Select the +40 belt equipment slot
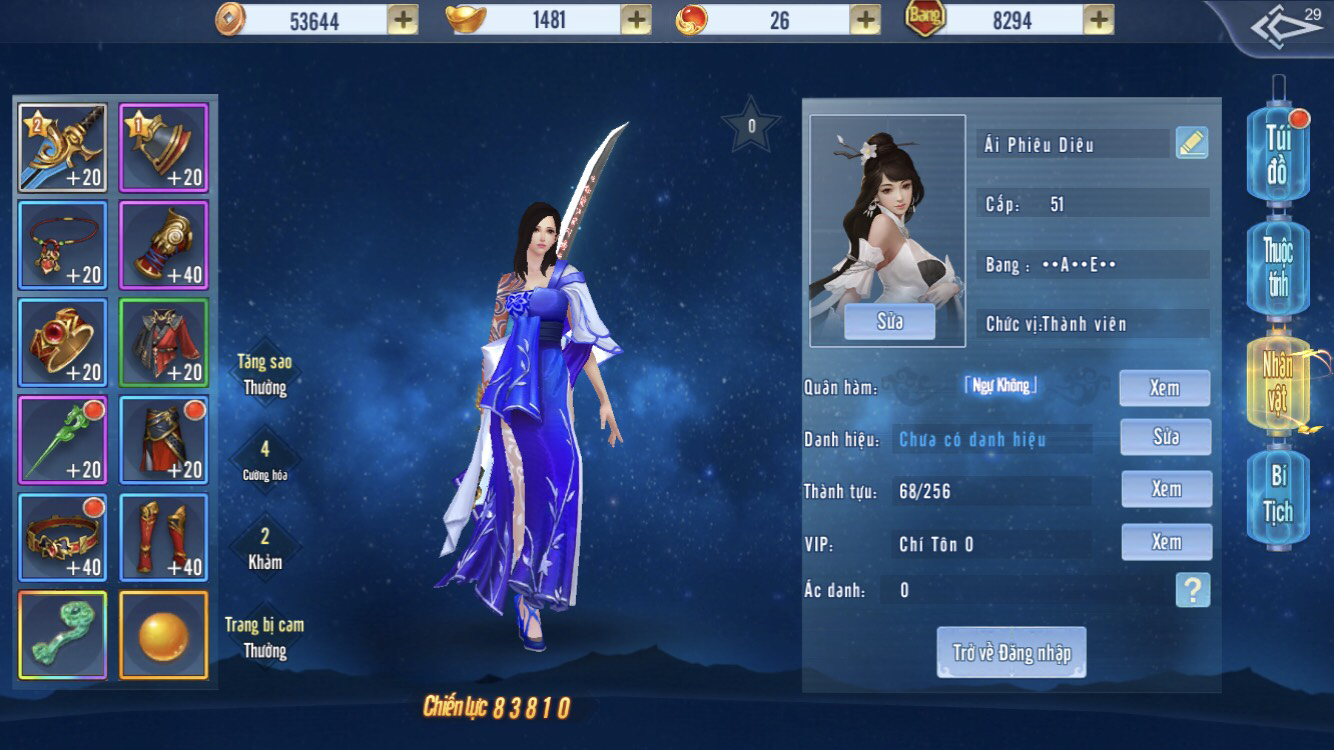1334x750 pixels. [x=62, y=537]
